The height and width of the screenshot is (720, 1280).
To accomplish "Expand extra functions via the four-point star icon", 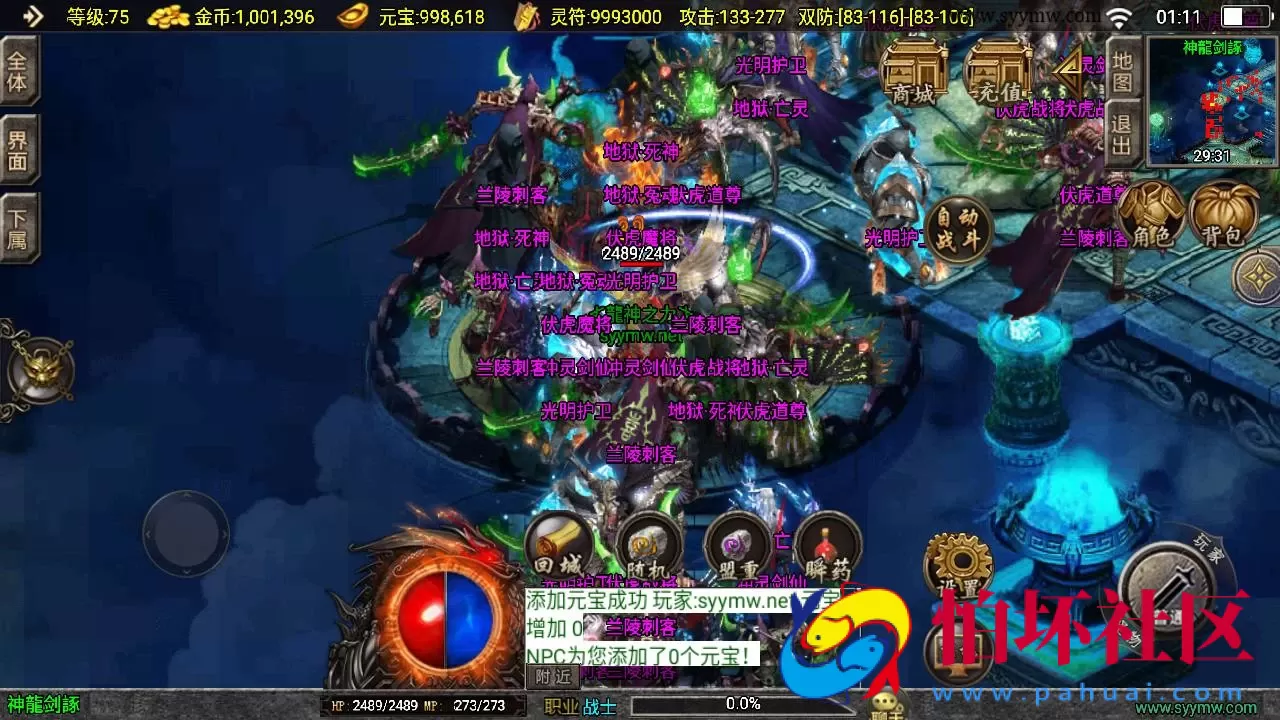I will tap(1257, 277).
